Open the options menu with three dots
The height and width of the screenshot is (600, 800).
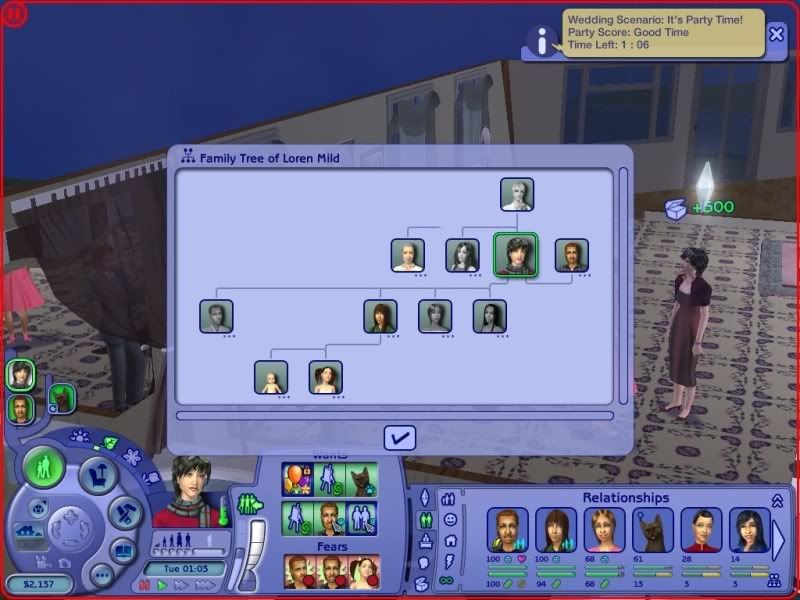[101, 575]
